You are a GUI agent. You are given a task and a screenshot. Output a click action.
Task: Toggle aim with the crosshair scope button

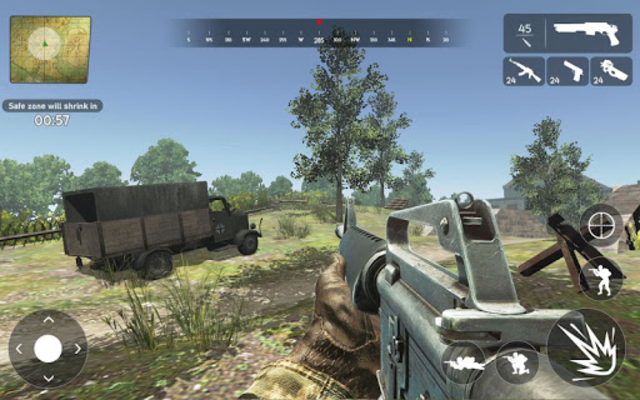(x=601, y=225)
